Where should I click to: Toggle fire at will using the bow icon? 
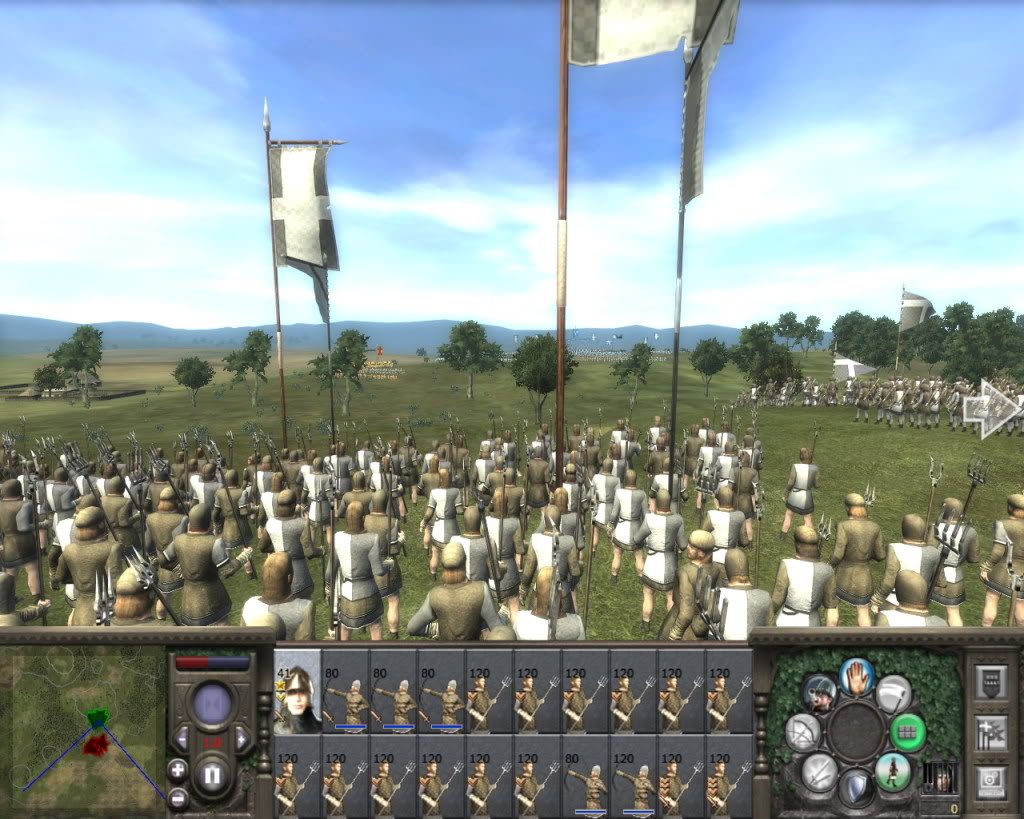tap(803, 732)
